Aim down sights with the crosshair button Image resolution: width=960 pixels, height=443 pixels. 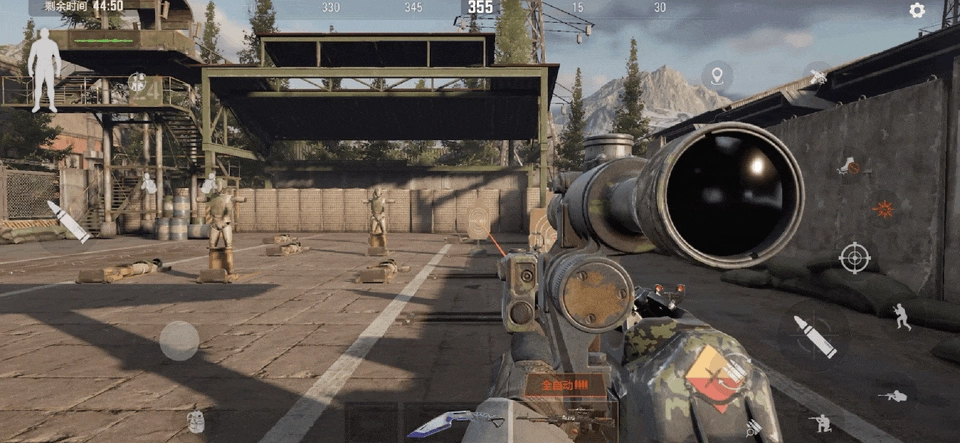pos(854,257)
